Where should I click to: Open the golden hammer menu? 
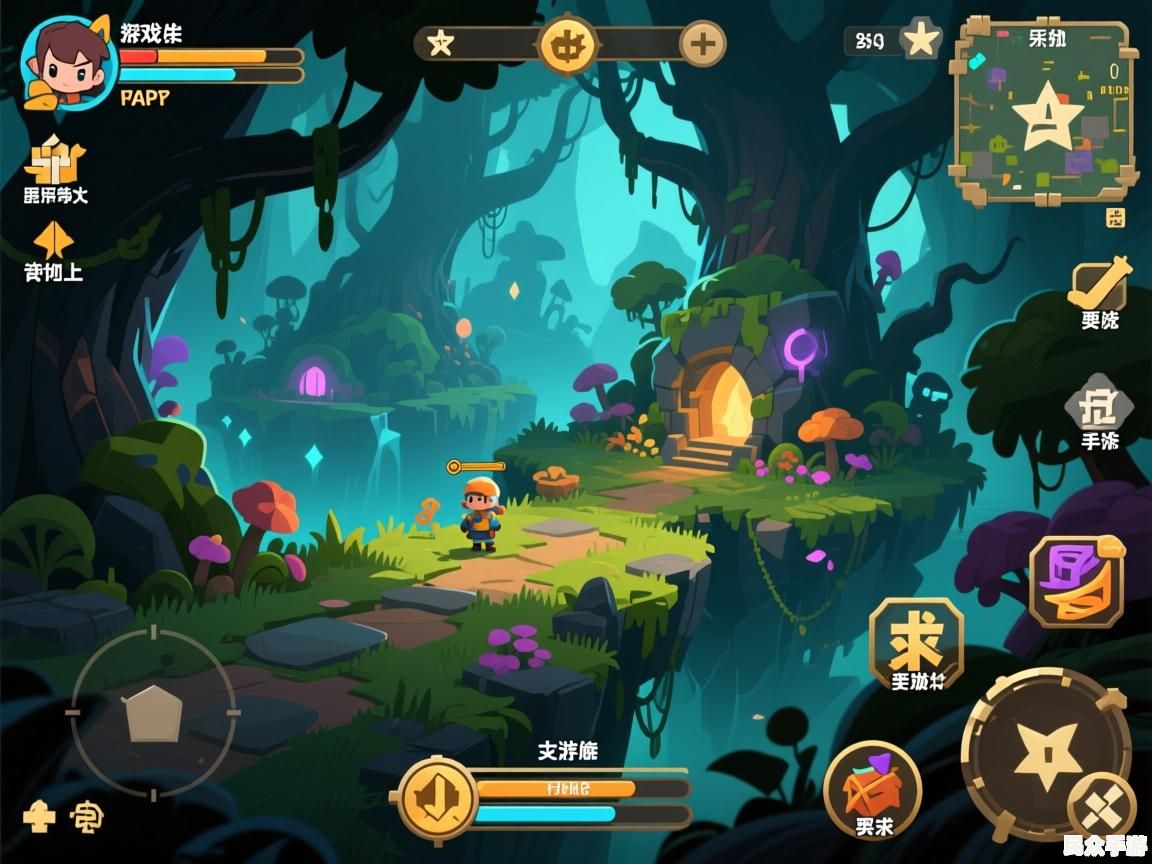(1099, 285)
